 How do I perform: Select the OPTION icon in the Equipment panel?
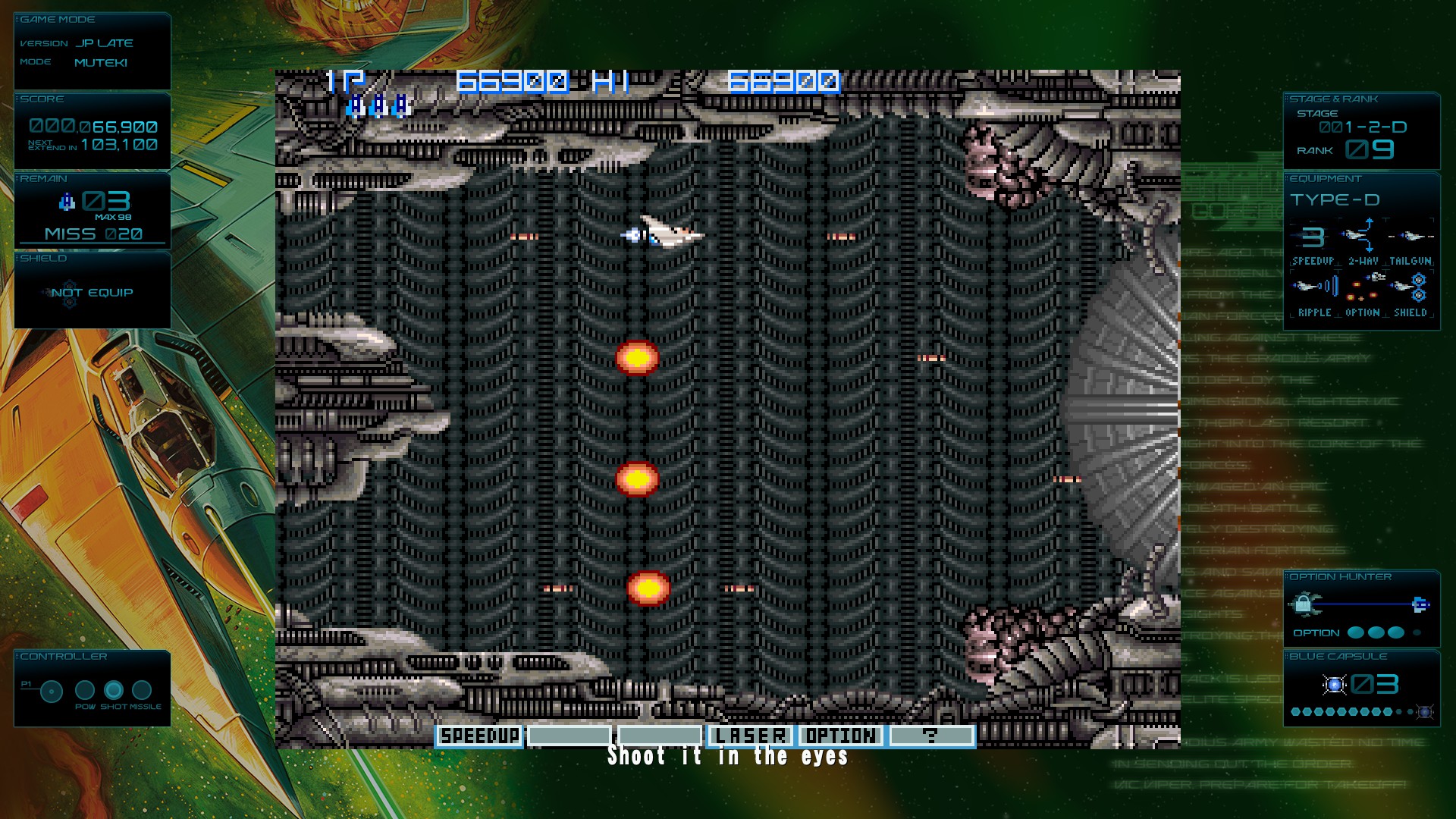[x=1363, y=287]
